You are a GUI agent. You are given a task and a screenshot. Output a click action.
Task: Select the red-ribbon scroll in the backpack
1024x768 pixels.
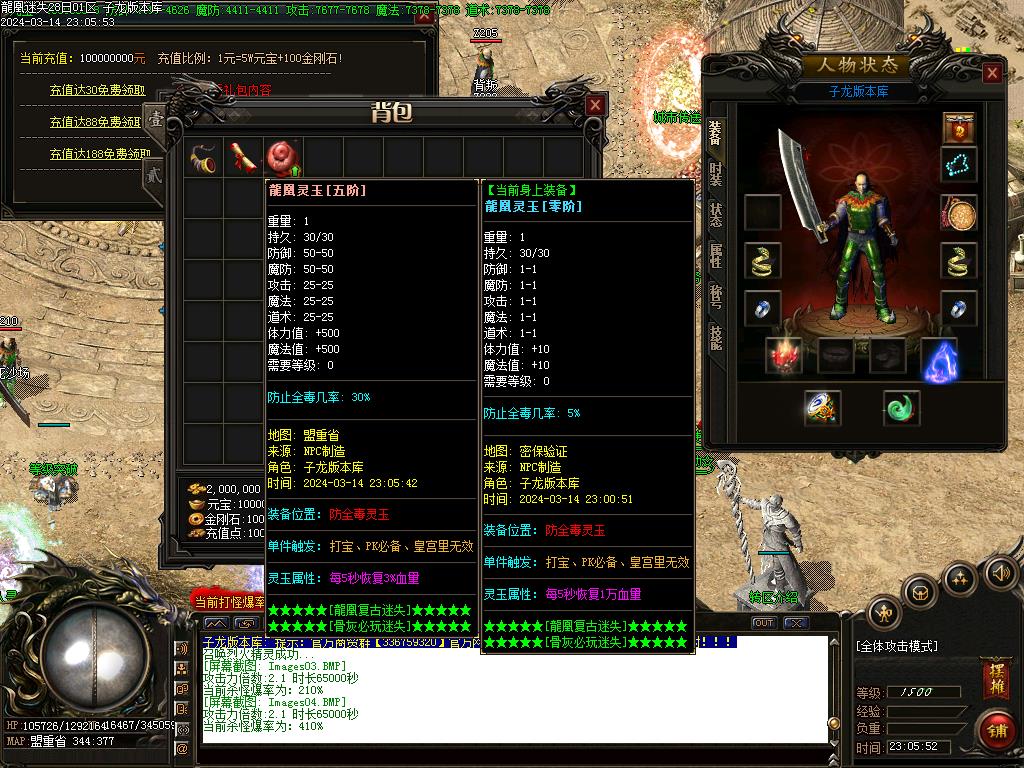pos(243,157)
